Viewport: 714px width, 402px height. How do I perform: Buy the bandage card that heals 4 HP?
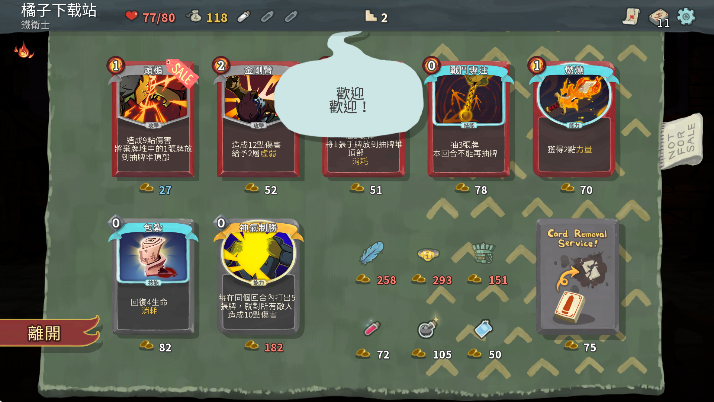(152, 277)
